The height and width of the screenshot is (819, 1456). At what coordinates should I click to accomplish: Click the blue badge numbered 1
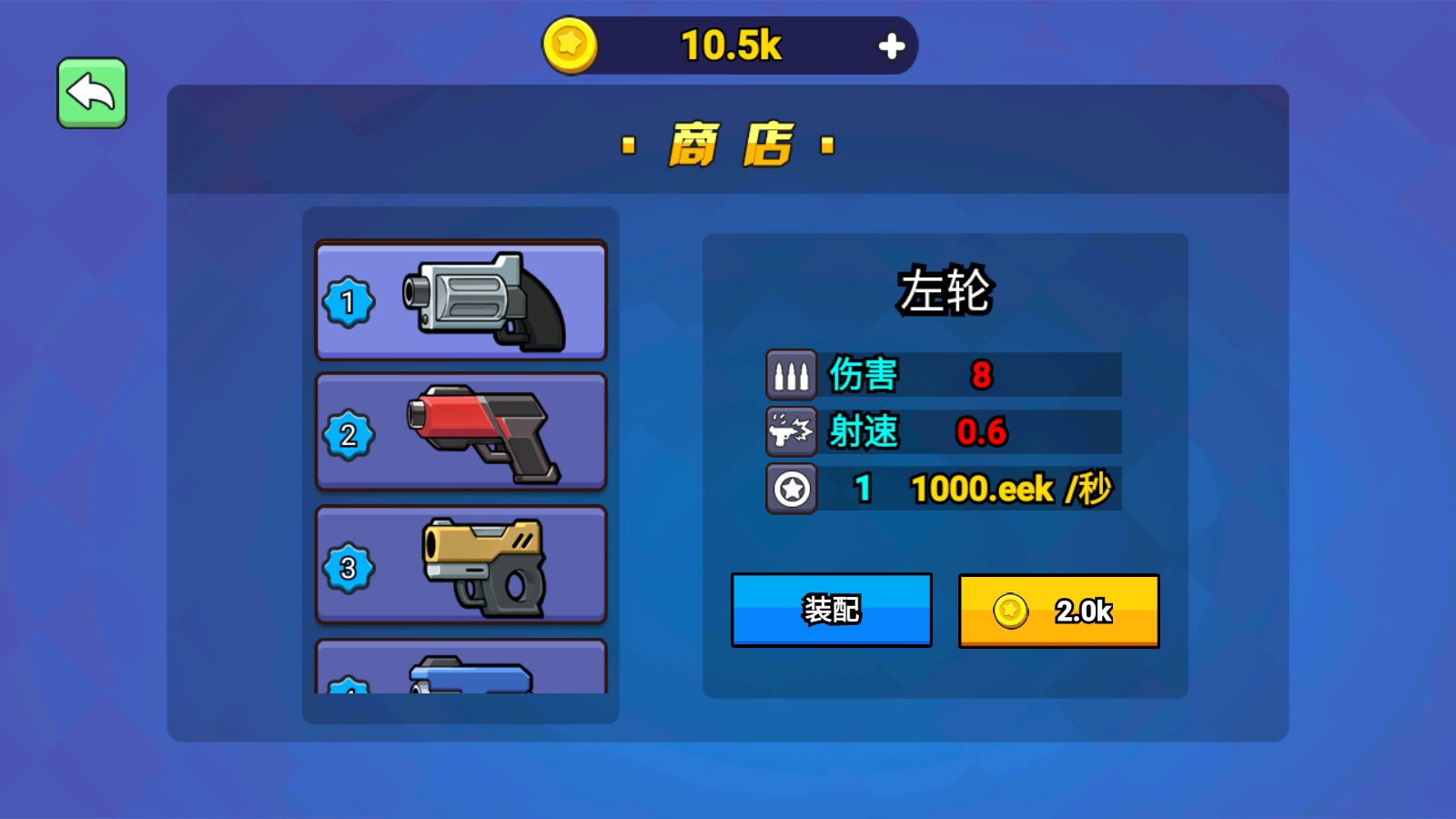(x=349, y=300)
